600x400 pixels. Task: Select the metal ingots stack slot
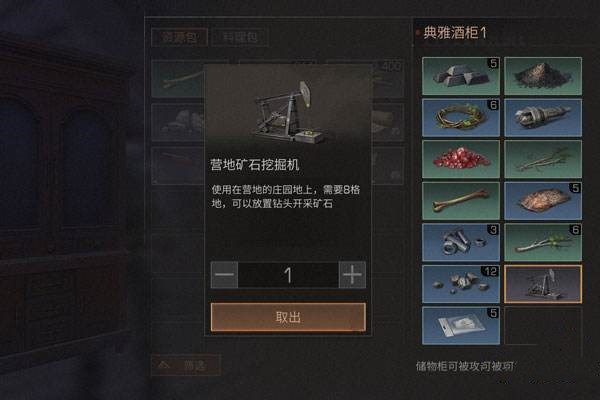460,75
